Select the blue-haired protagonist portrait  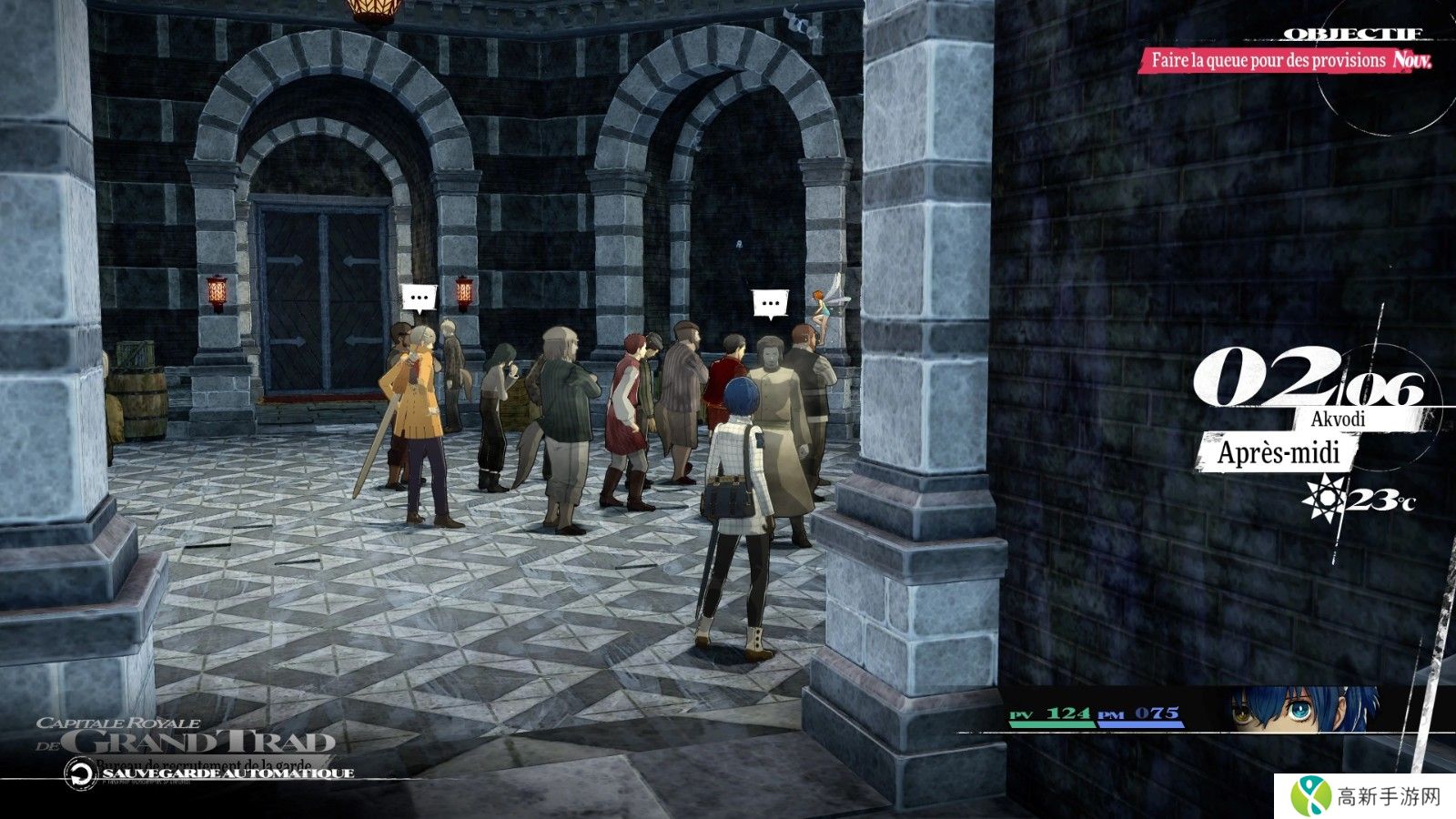(x=1303, y=710)
